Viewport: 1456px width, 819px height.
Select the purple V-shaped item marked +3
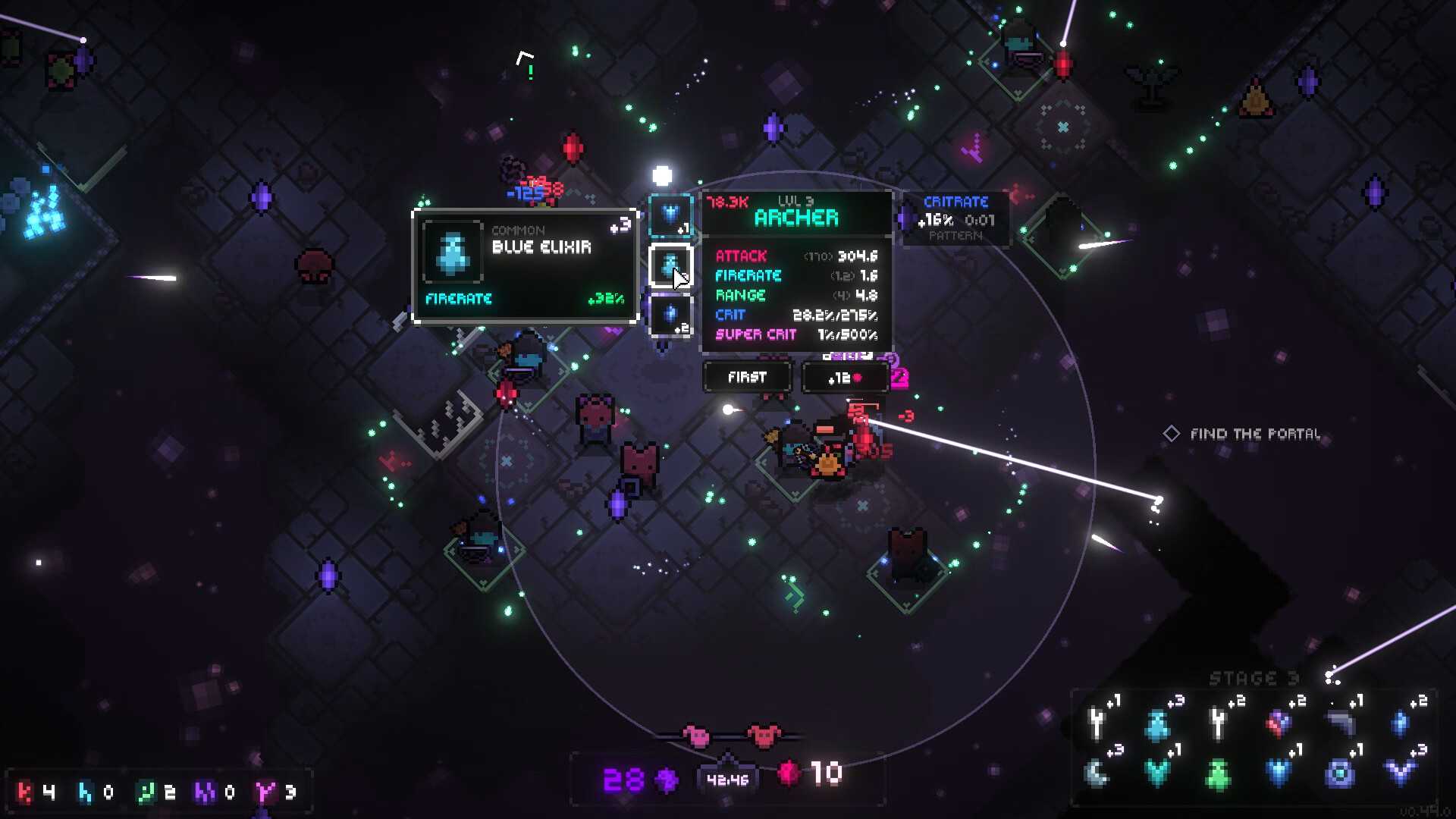(1400, 773)
